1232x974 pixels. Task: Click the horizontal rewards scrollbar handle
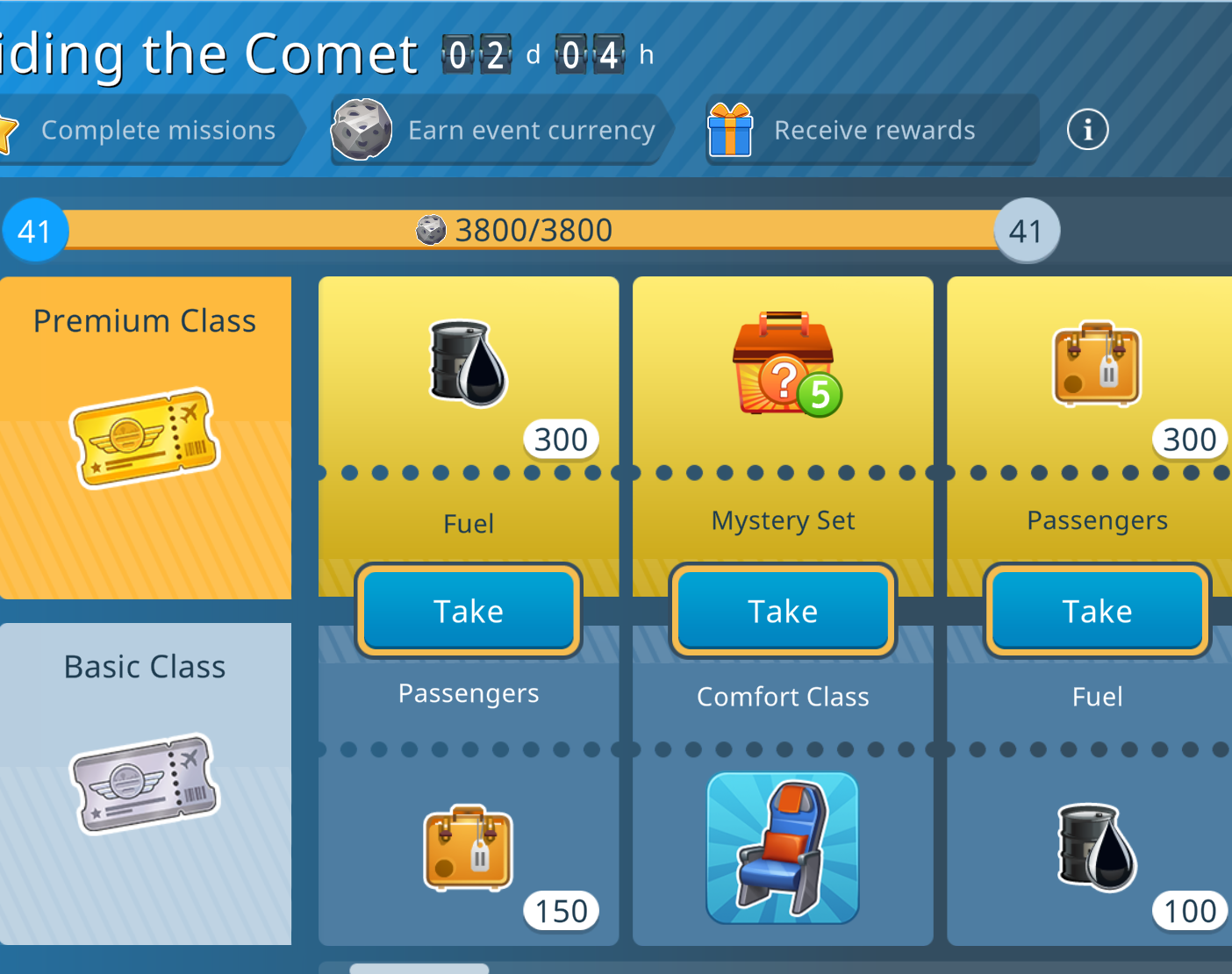pos(419,968)
